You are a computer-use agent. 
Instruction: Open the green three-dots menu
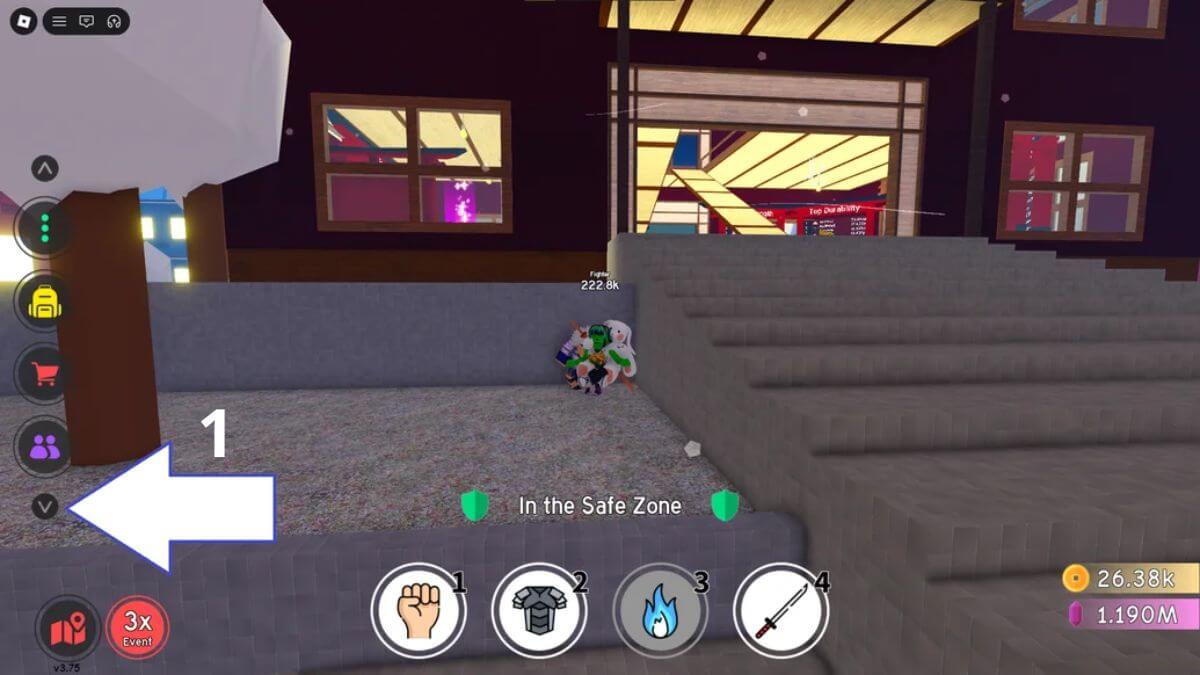tap(44, 229)
